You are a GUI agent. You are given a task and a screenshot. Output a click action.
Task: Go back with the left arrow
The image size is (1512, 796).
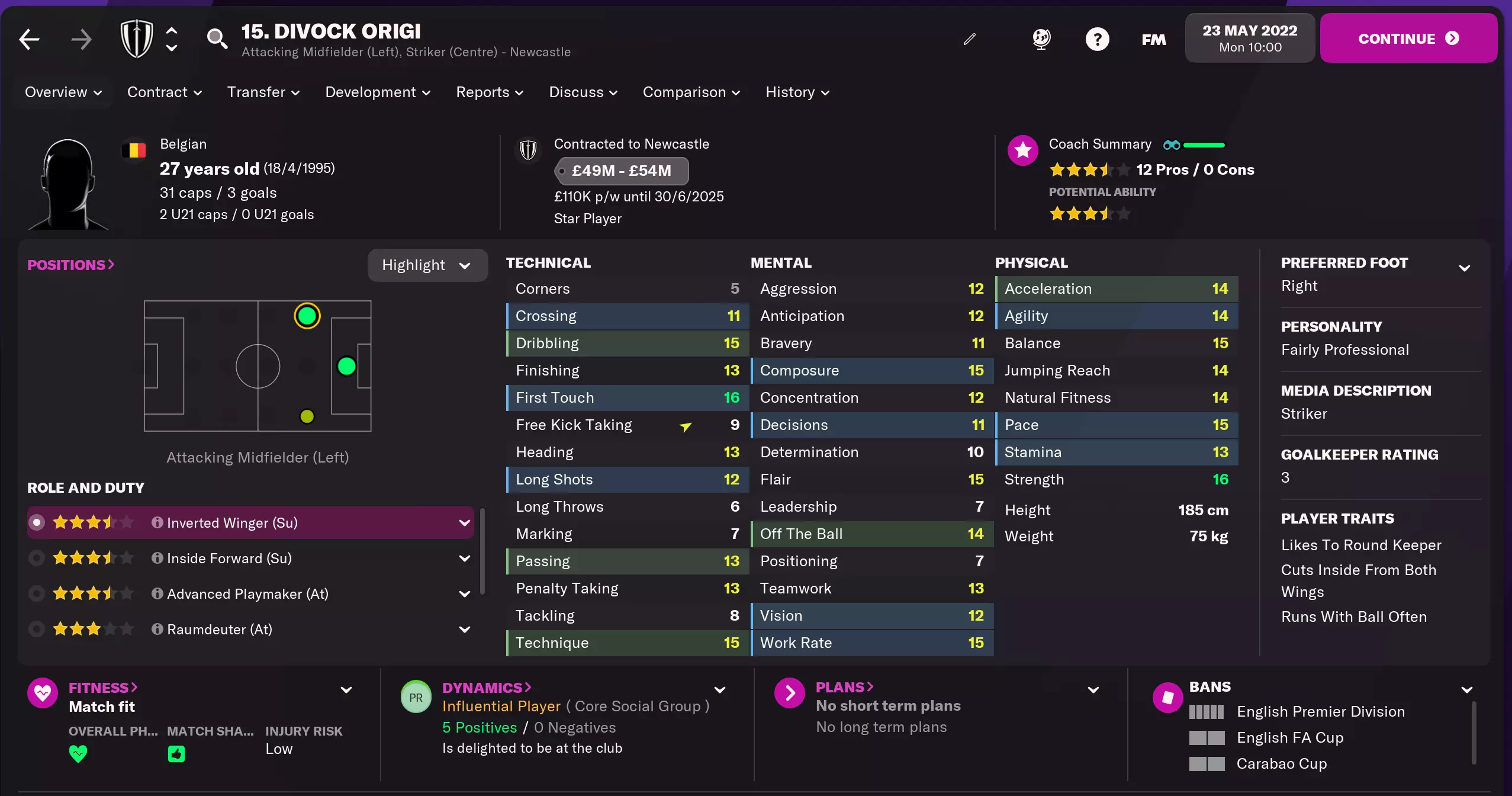(x=29, y=40)
